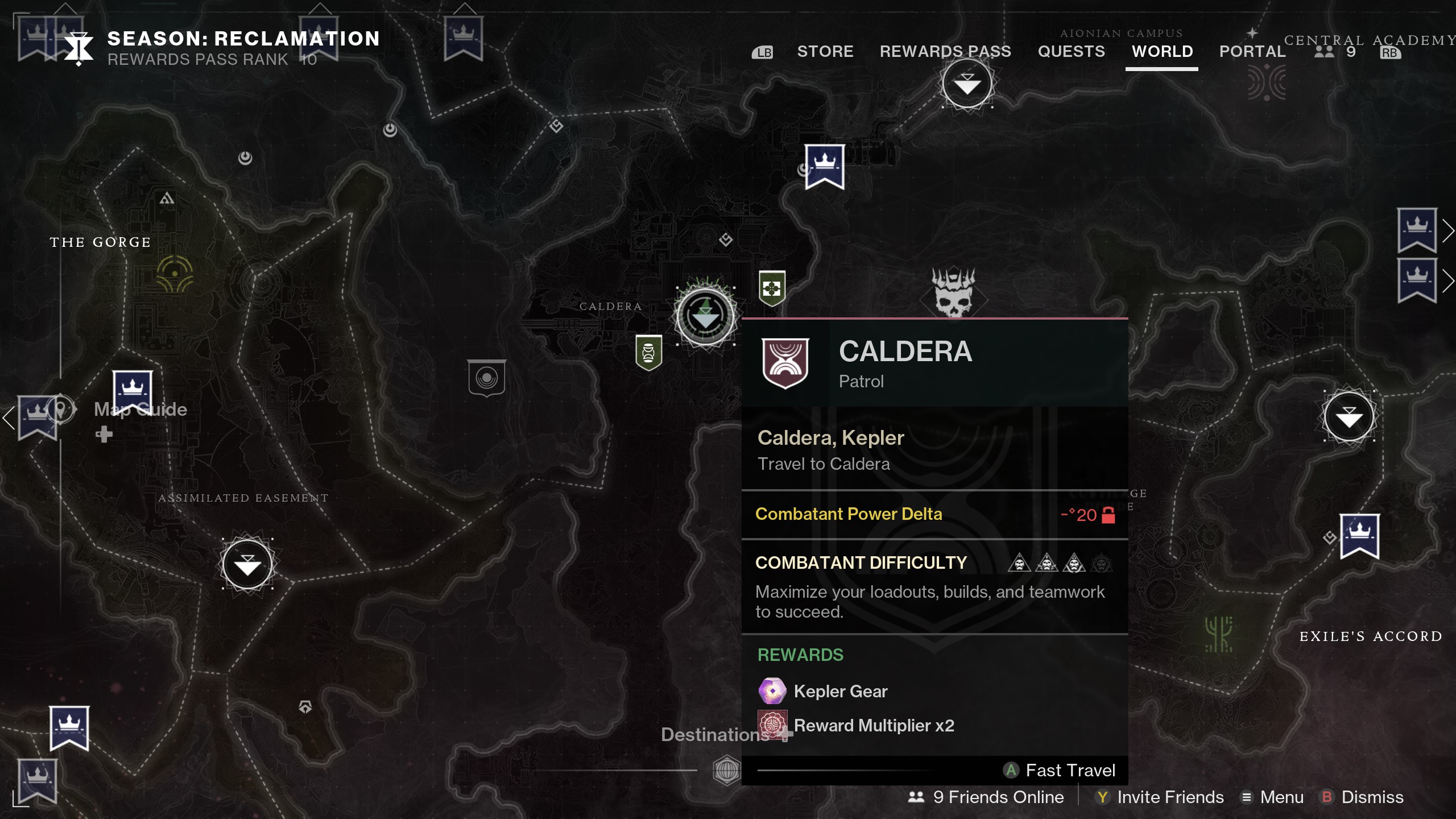The image size is (1456, 819).
Task: Select the hourglass activity icon below Caldera
Action: tap(648, 353)
